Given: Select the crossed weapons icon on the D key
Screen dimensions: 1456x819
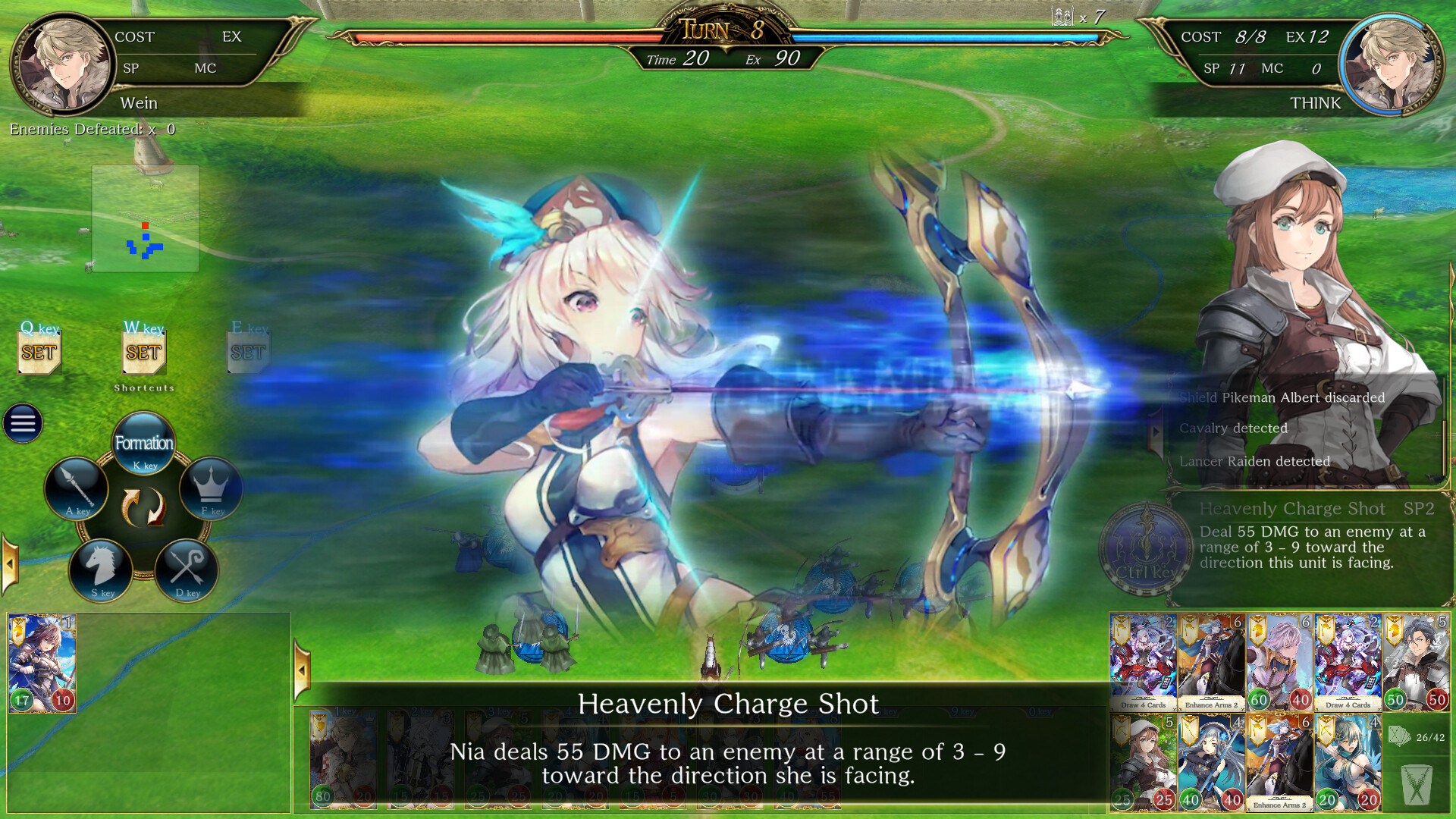Looking at the screenshot, I should (187, 571).
